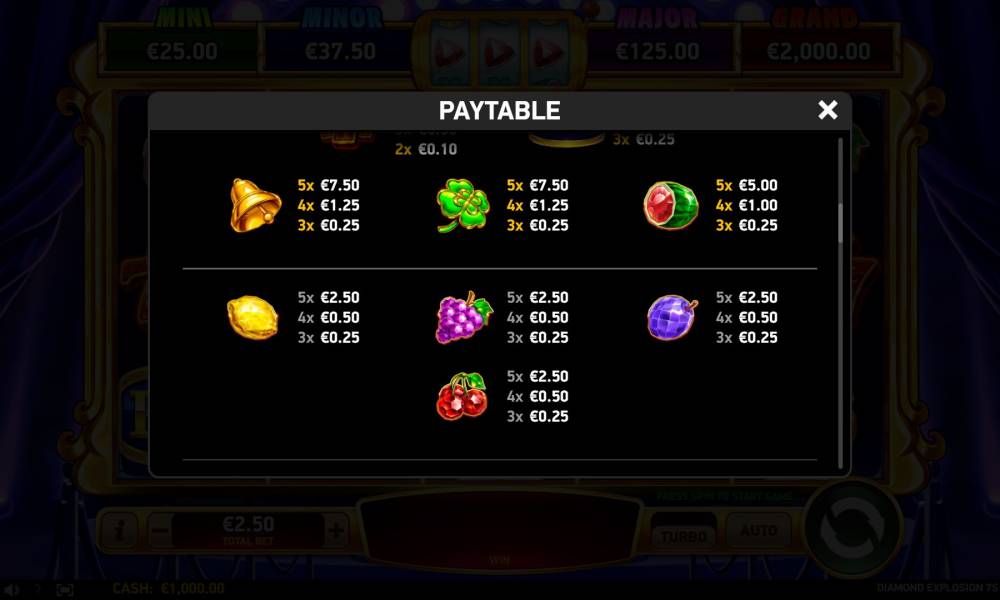Toggle the Turbo mode button

[683, 534]
